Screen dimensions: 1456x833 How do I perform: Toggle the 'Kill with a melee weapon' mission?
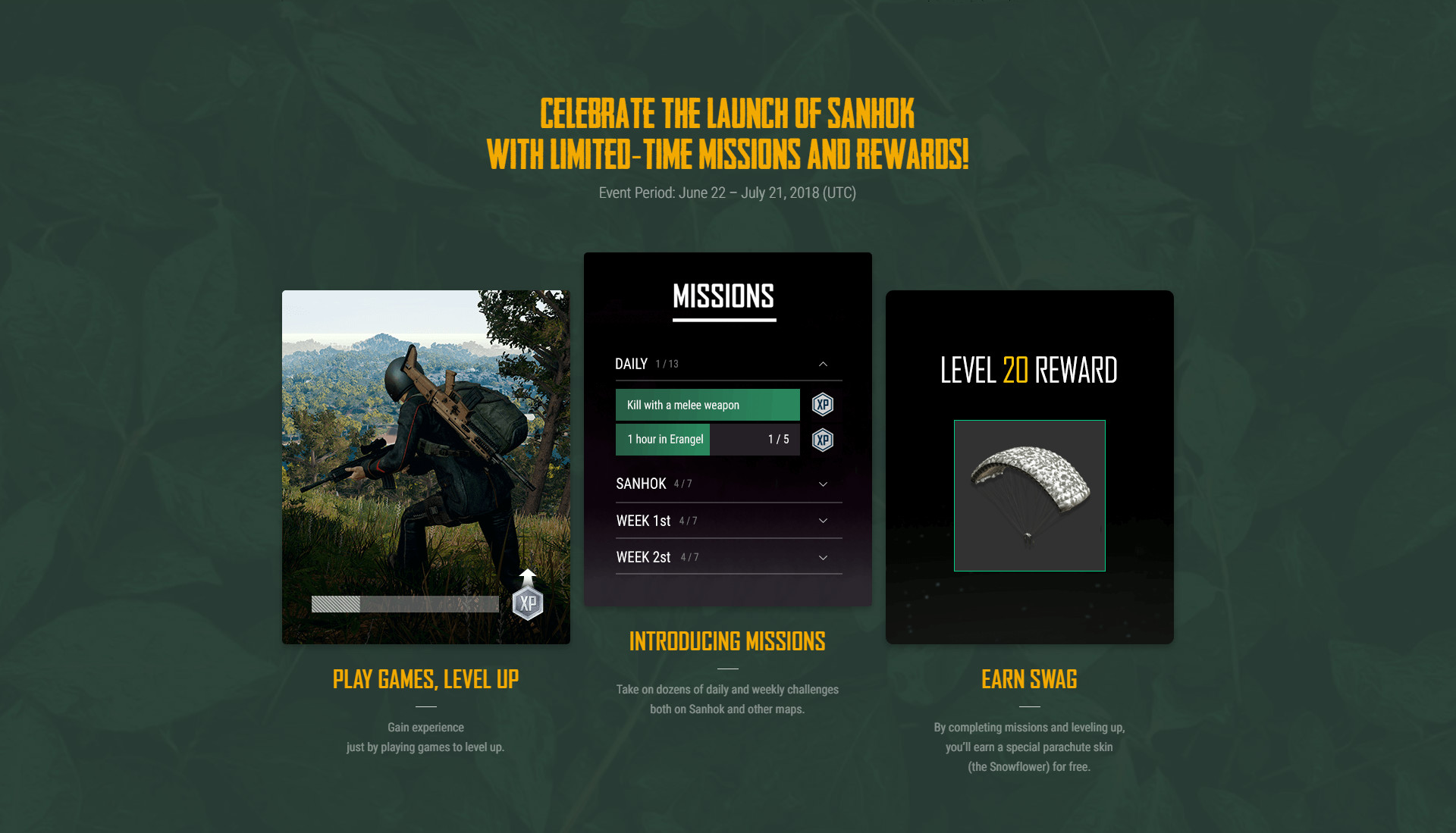click(708, 404)
